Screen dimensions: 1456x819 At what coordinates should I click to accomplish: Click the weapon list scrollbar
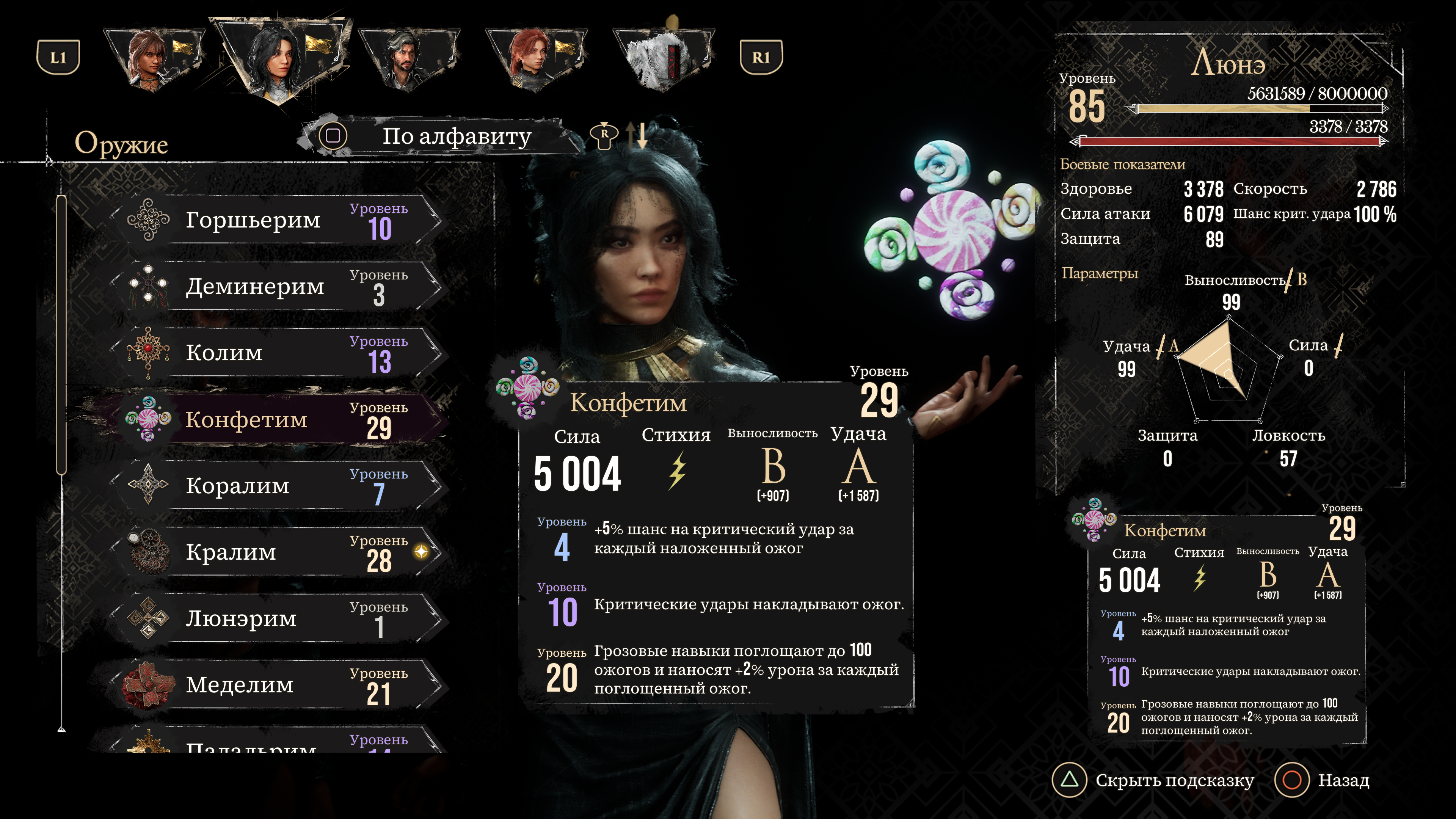(61, 334)
